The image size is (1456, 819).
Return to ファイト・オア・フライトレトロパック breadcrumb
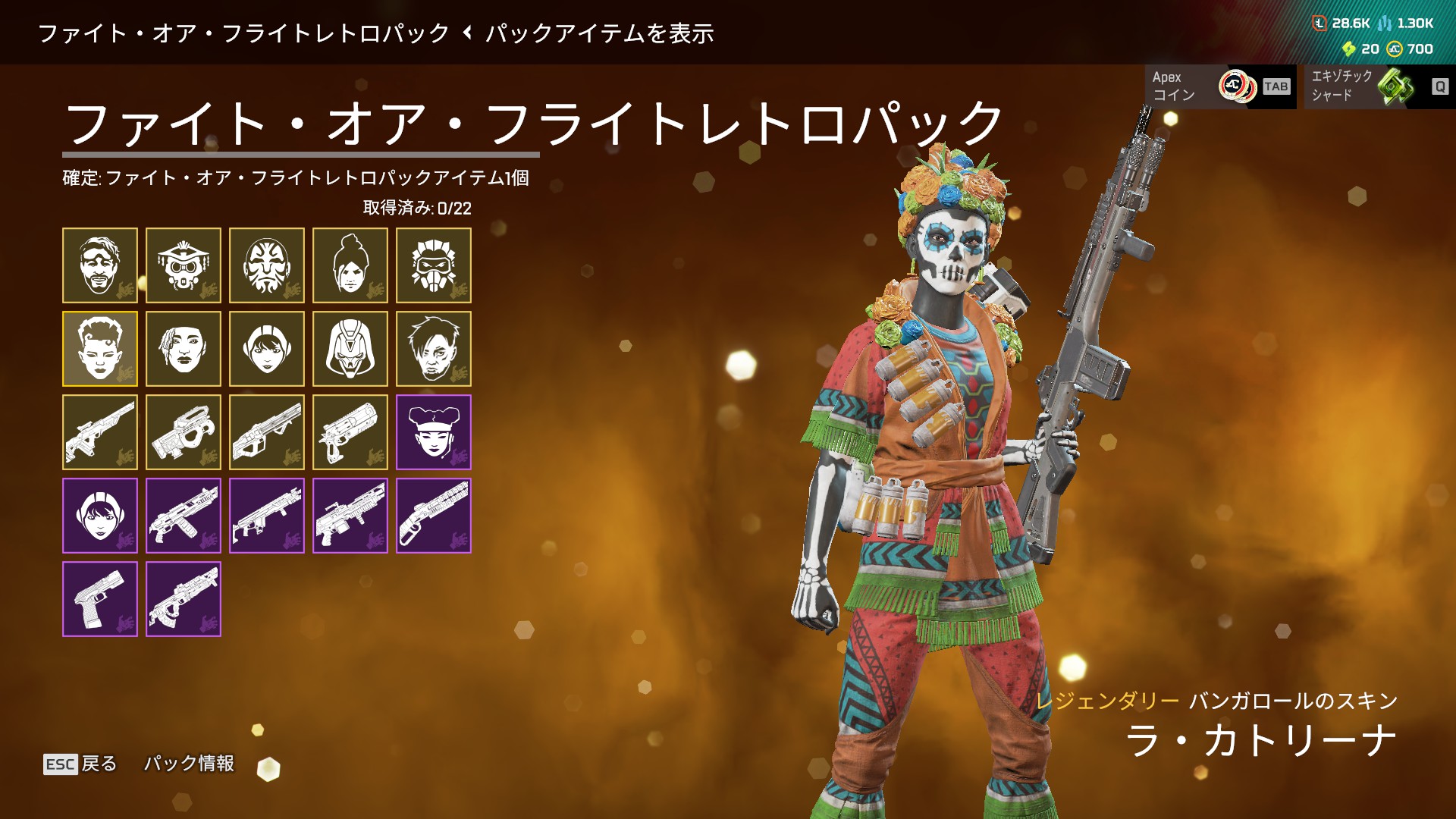pos(243,33)
